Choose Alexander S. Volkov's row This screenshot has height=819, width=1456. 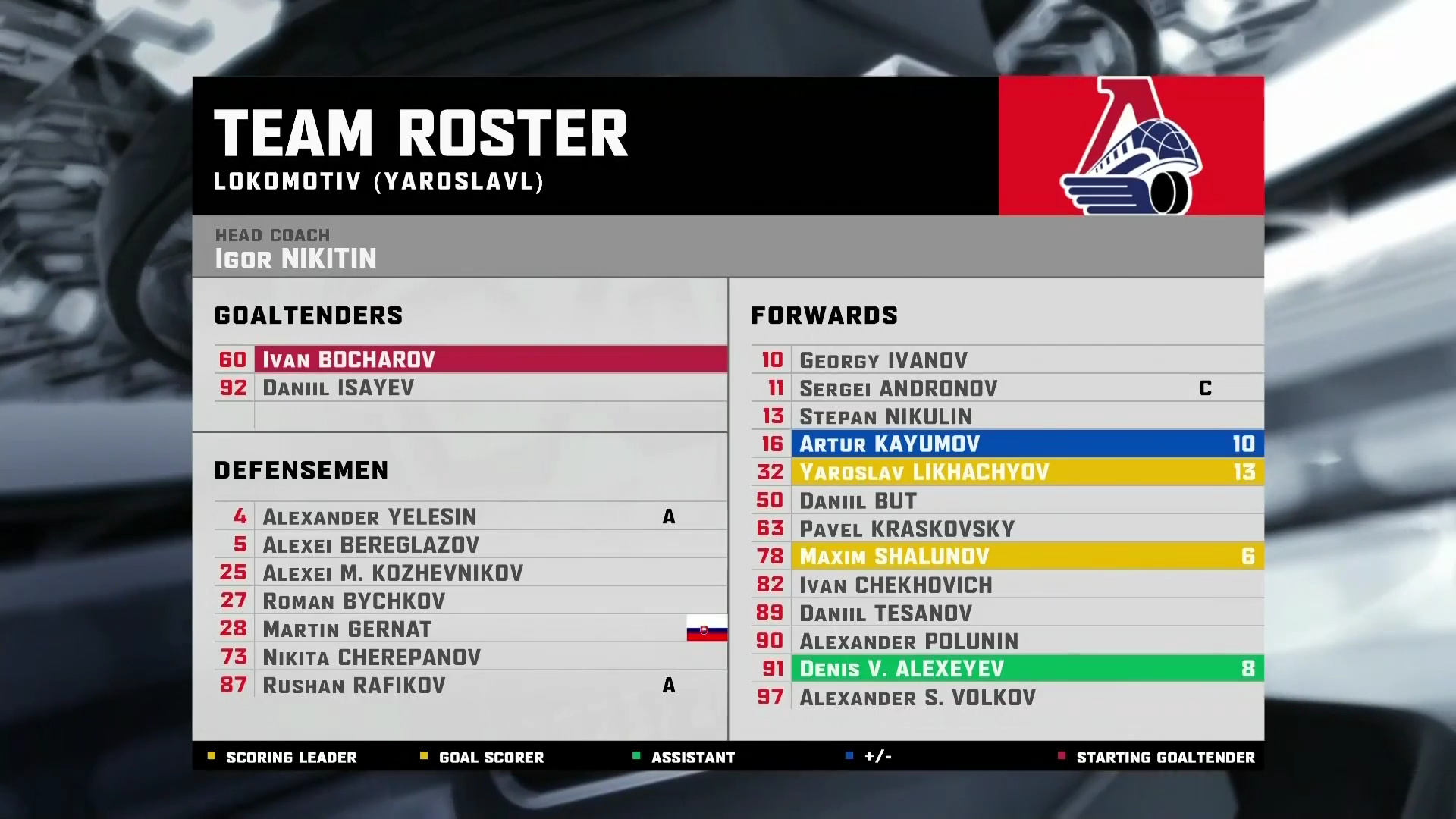(918, 698)
